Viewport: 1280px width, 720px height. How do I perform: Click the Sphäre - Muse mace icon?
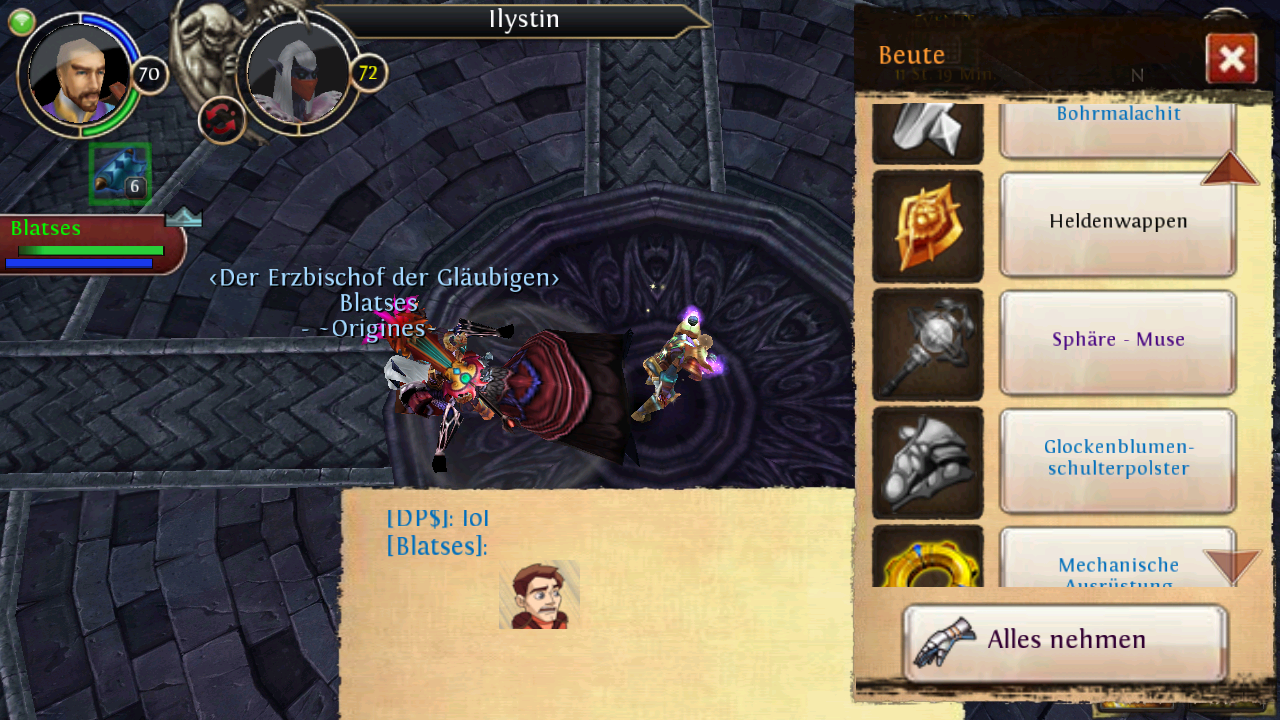click(x=928, y=344)
